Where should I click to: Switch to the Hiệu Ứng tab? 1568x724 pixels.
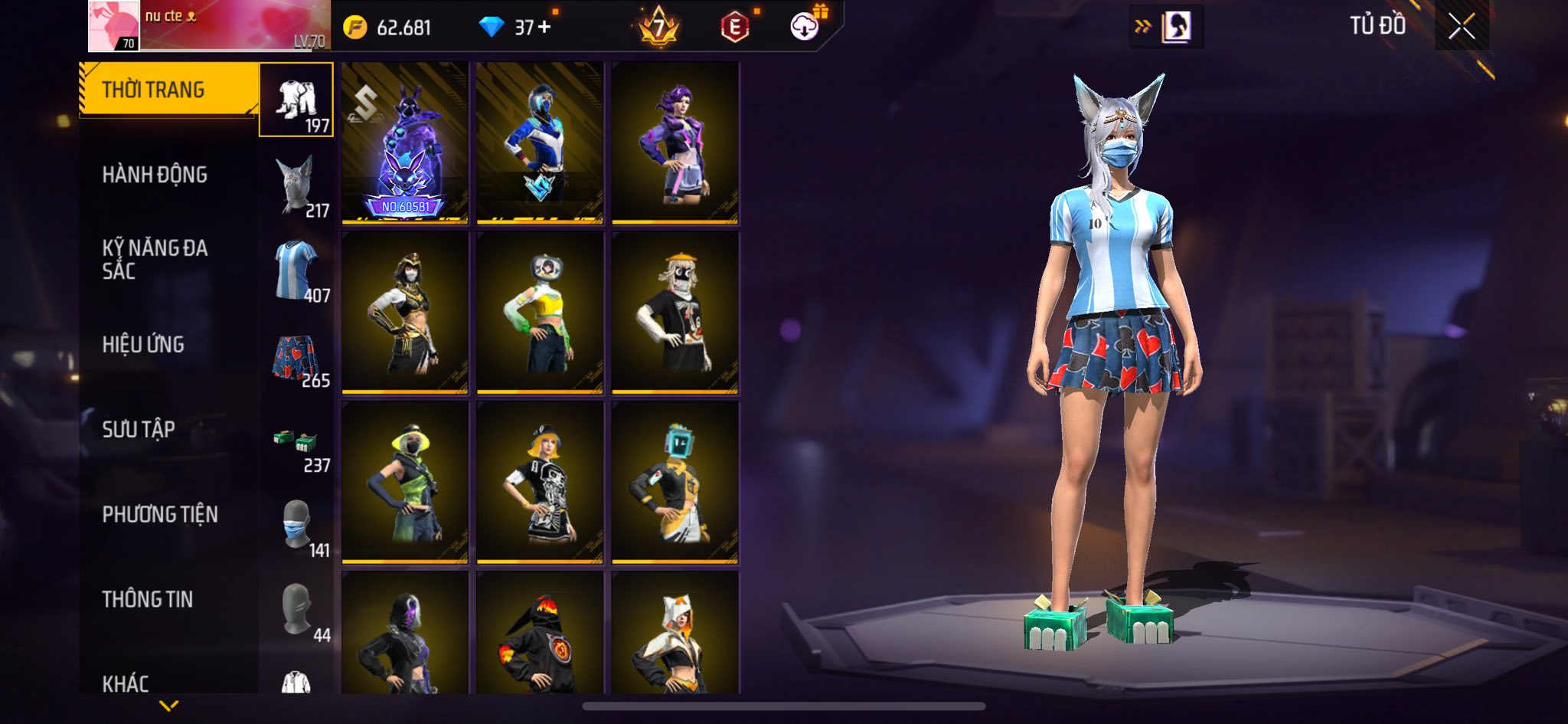143,345
